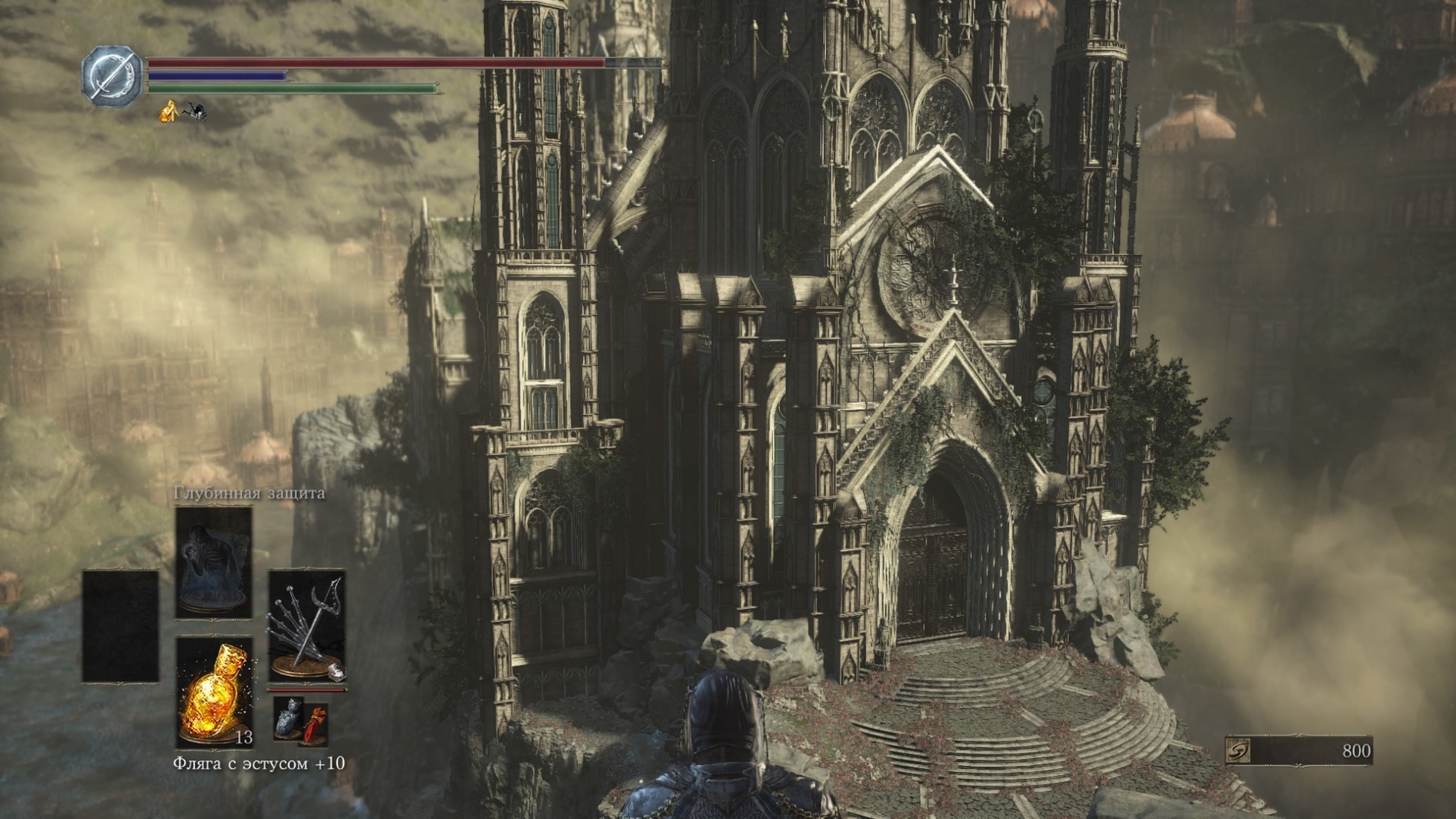The width and height of the screenshot is (1456, 819).
Task: Click the round sword emblem beside the health bar
Action: coord(112,76)
